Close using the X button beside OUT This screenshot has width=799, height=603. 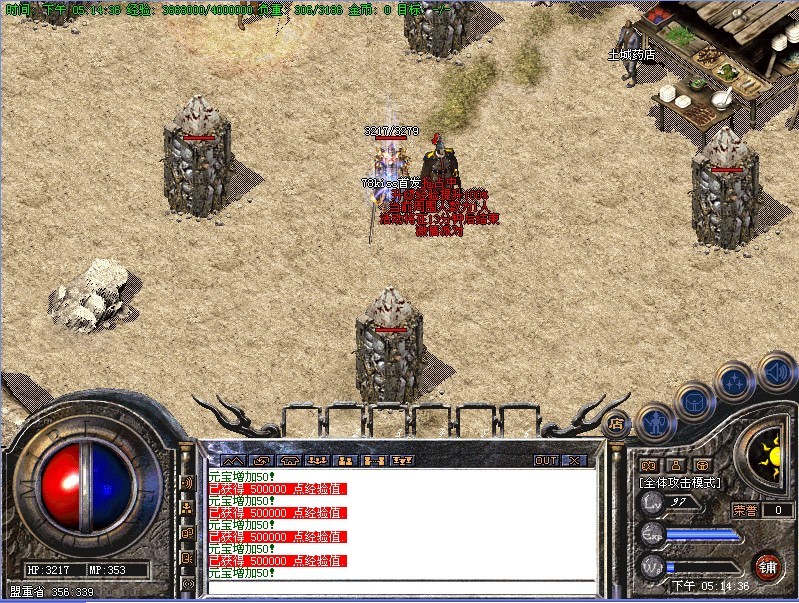pos(574,461)
